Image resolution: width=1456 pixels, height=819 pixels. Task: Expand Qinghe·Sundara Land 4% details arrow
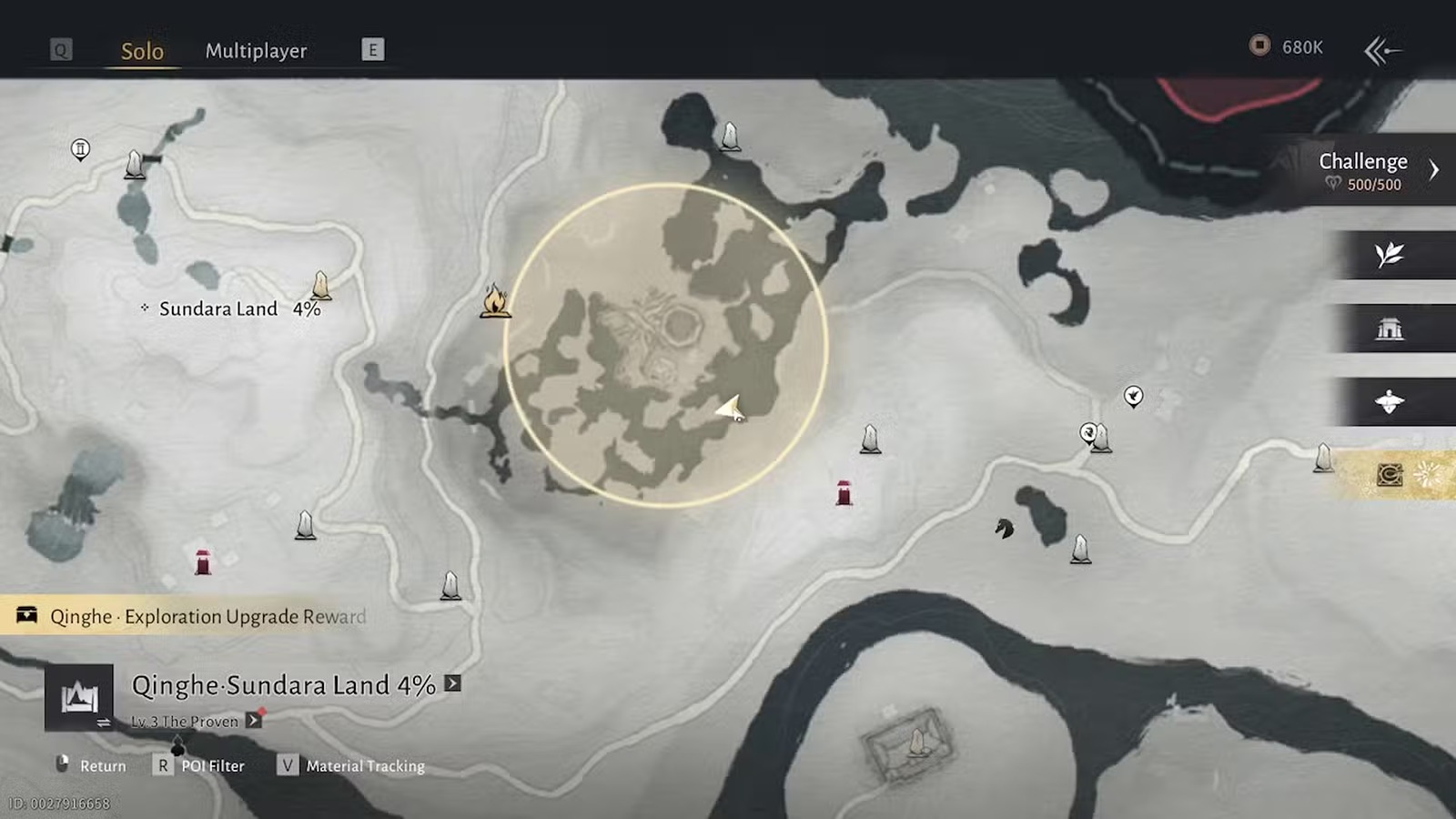(x=452, y=683)
